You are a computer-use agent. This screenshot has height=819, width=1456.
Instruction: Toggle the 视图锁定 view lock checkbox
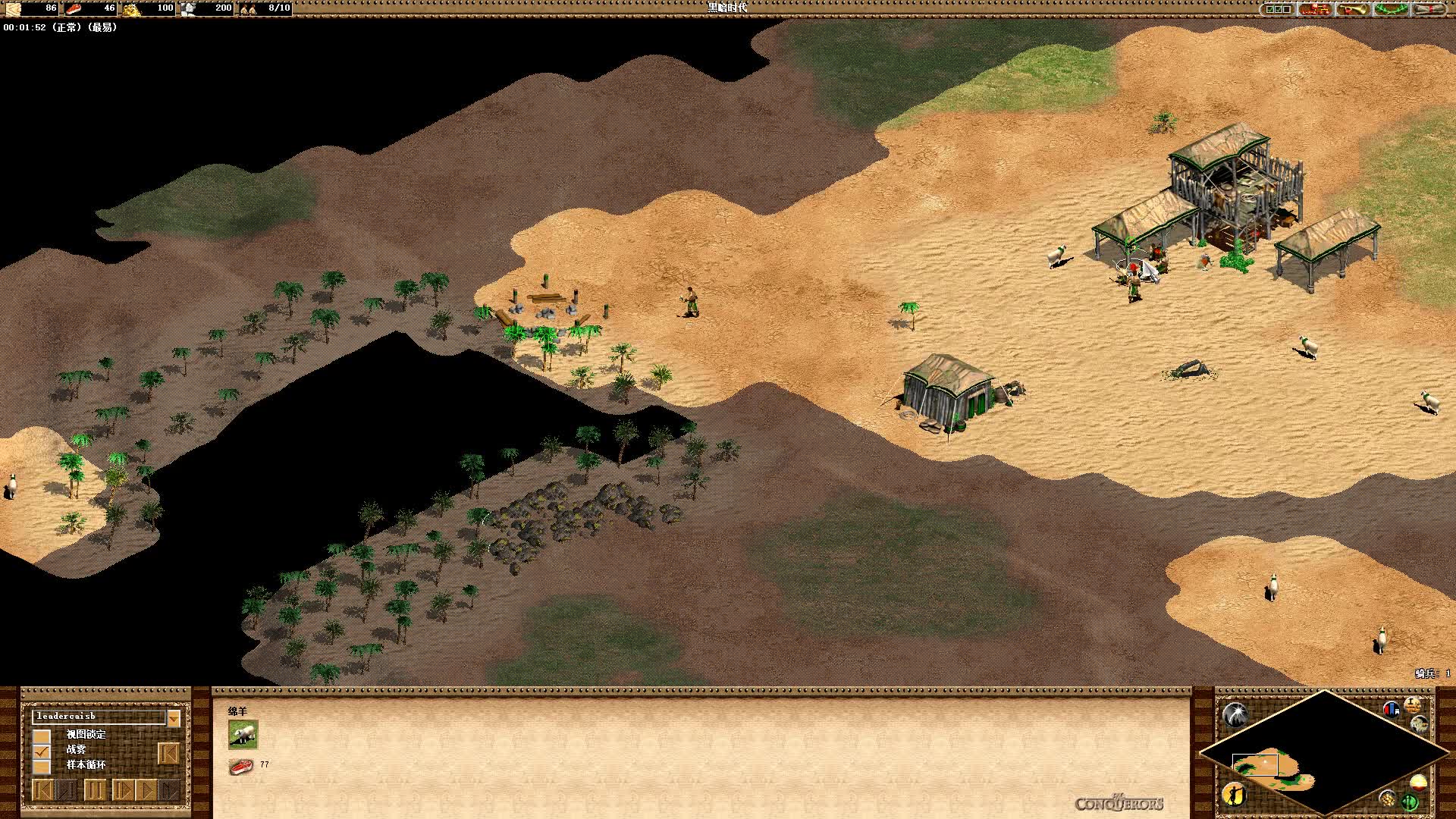pyautogui.click(x=42, y=736)
